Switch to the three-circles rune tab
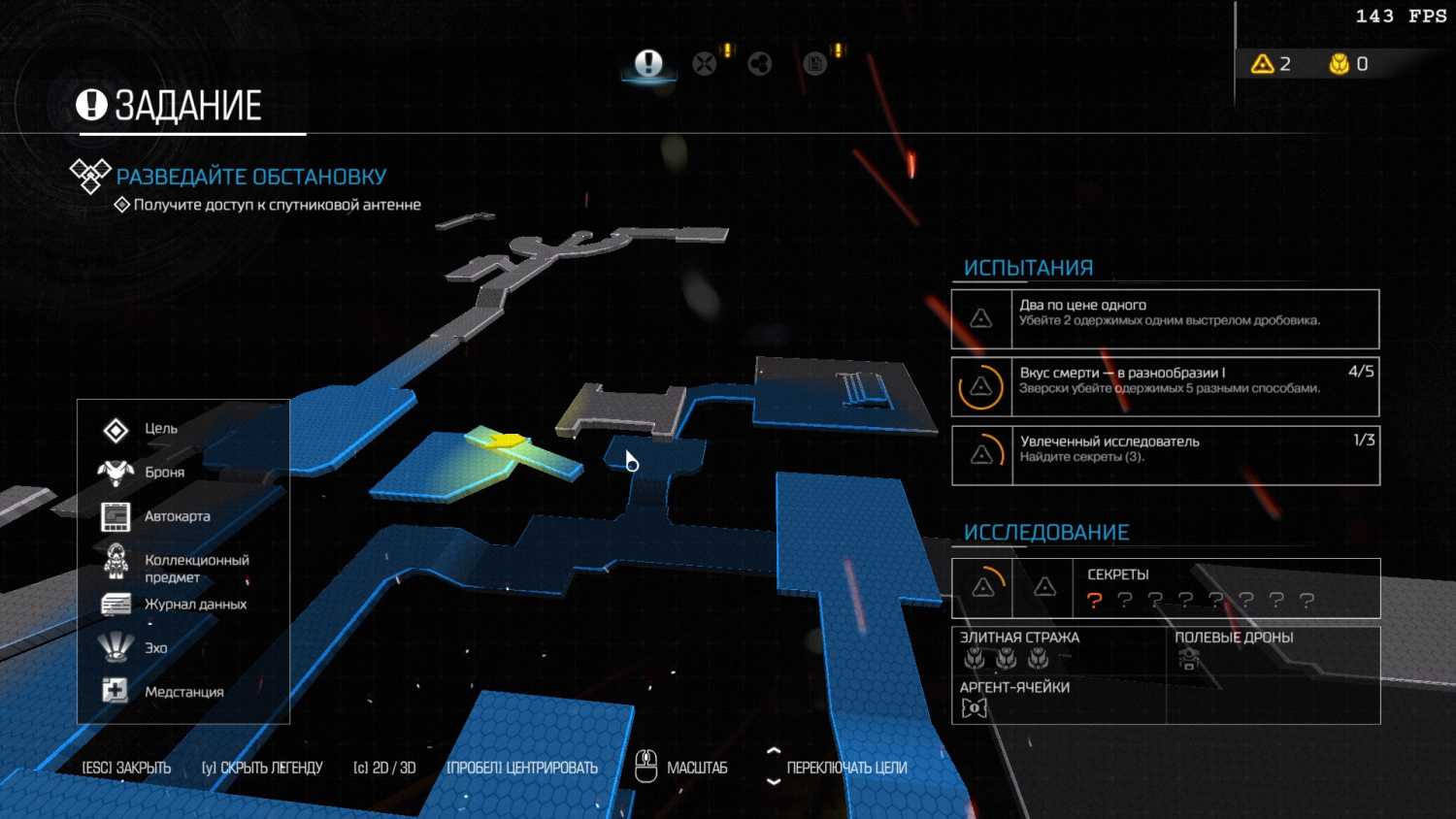1456x819 pixels. coord(760,65)
